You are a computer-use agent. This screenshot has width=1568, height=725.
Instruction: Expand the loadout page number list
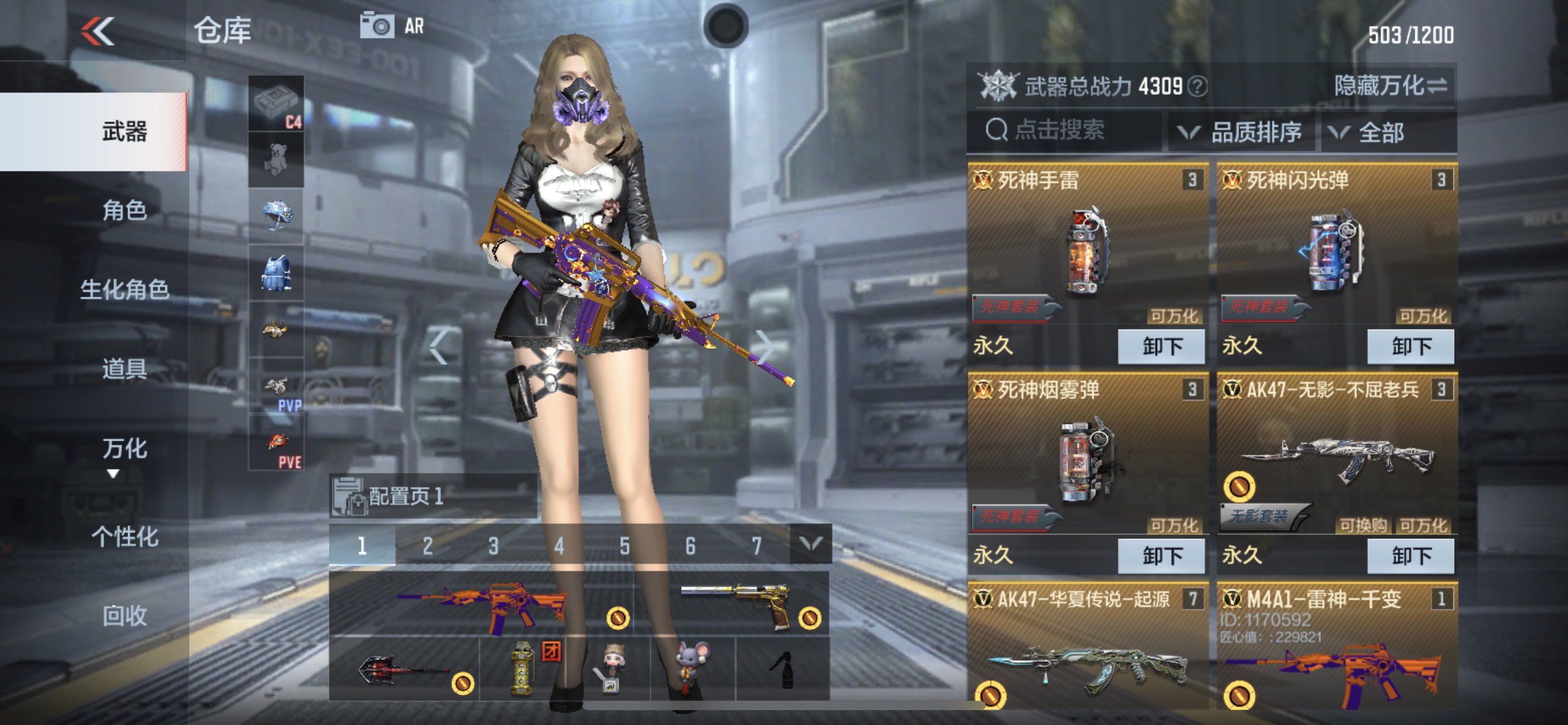[x=811, y=545]
